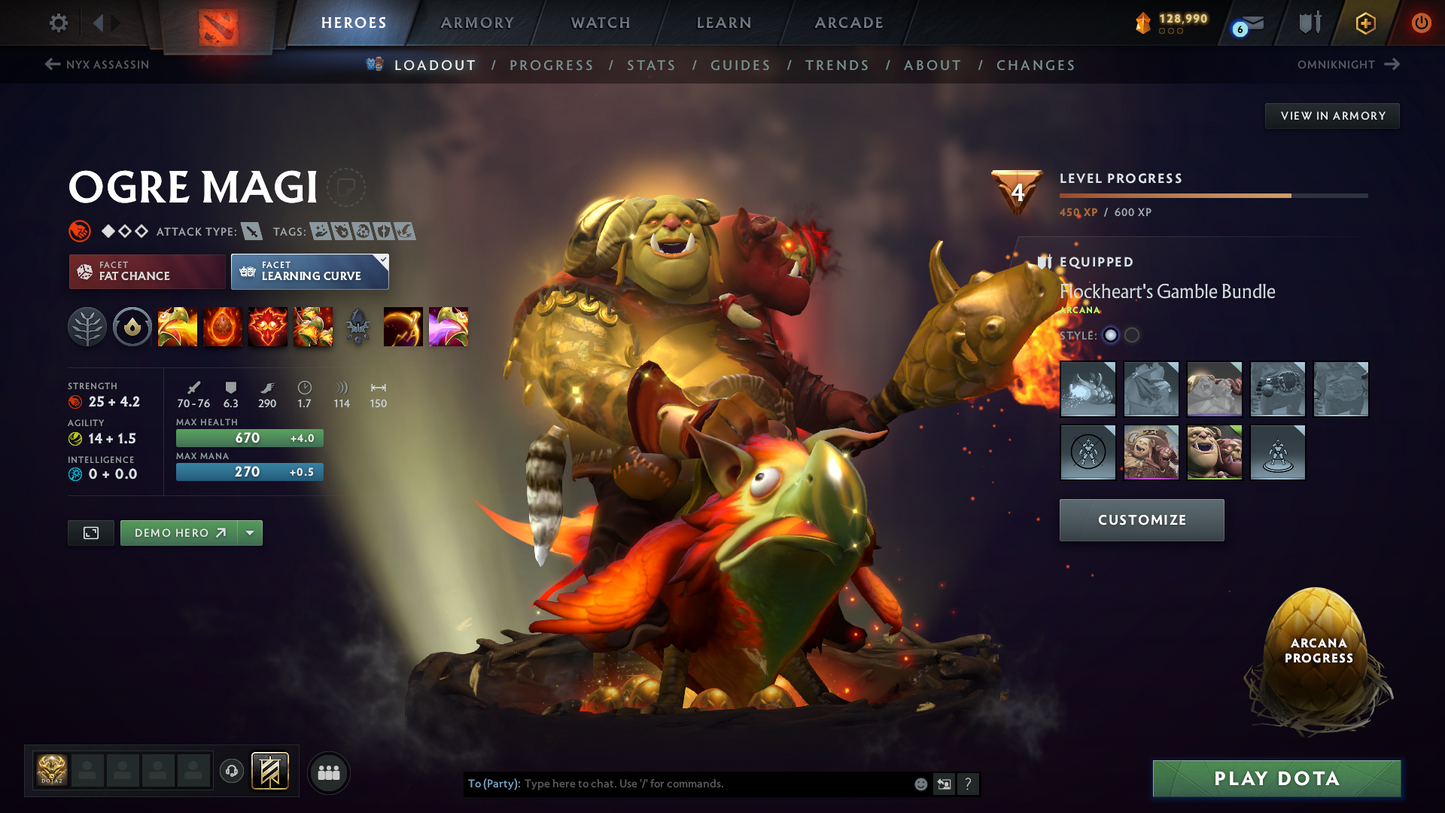Open the Settings gear
The height and width of the screenshot is (813, 1445).
coord(57,22)
